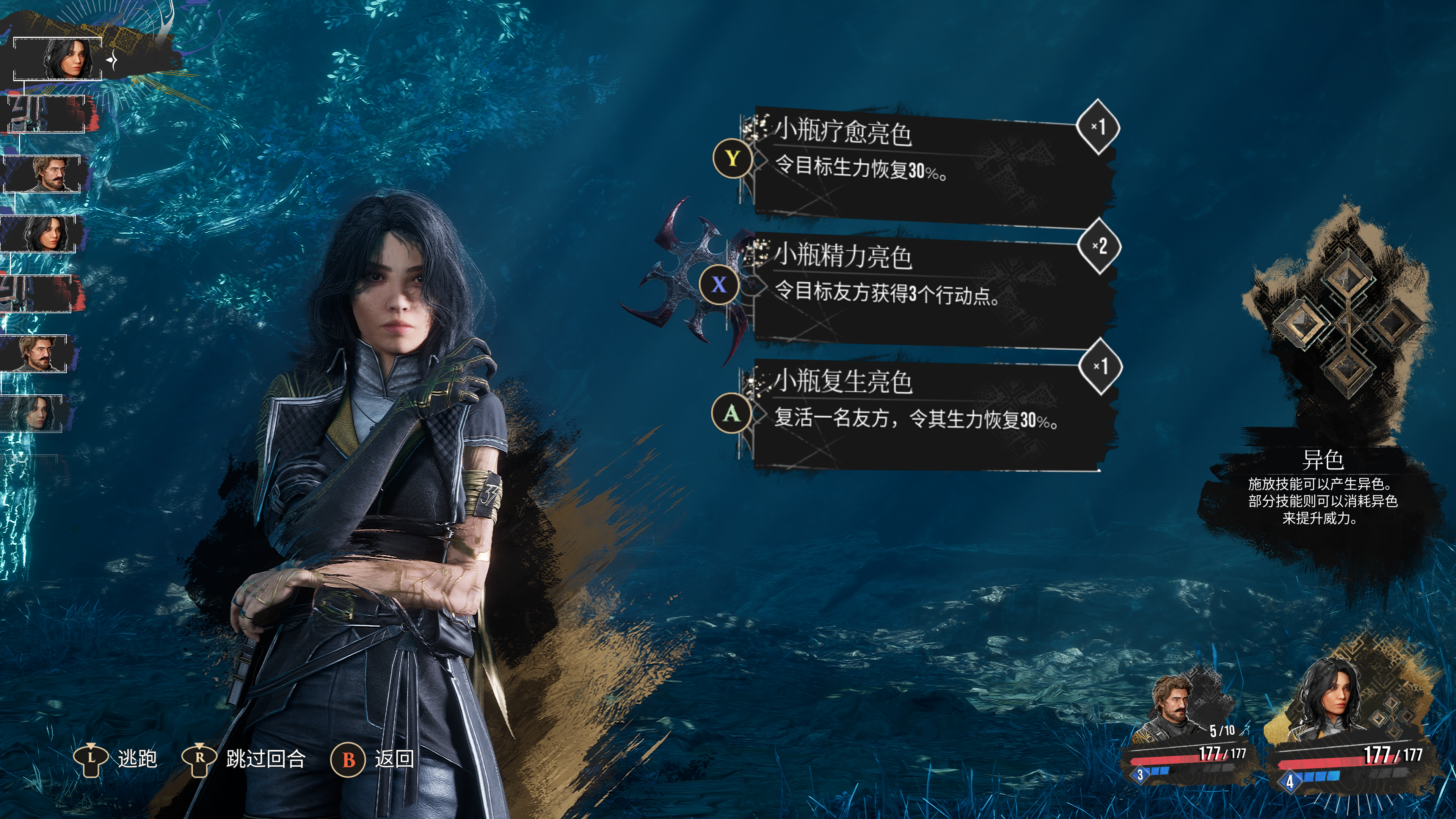Select the 小瓶疗愈亮色 healing item
The width and height of the screenshot is (1456, 819).
point(927,164)
